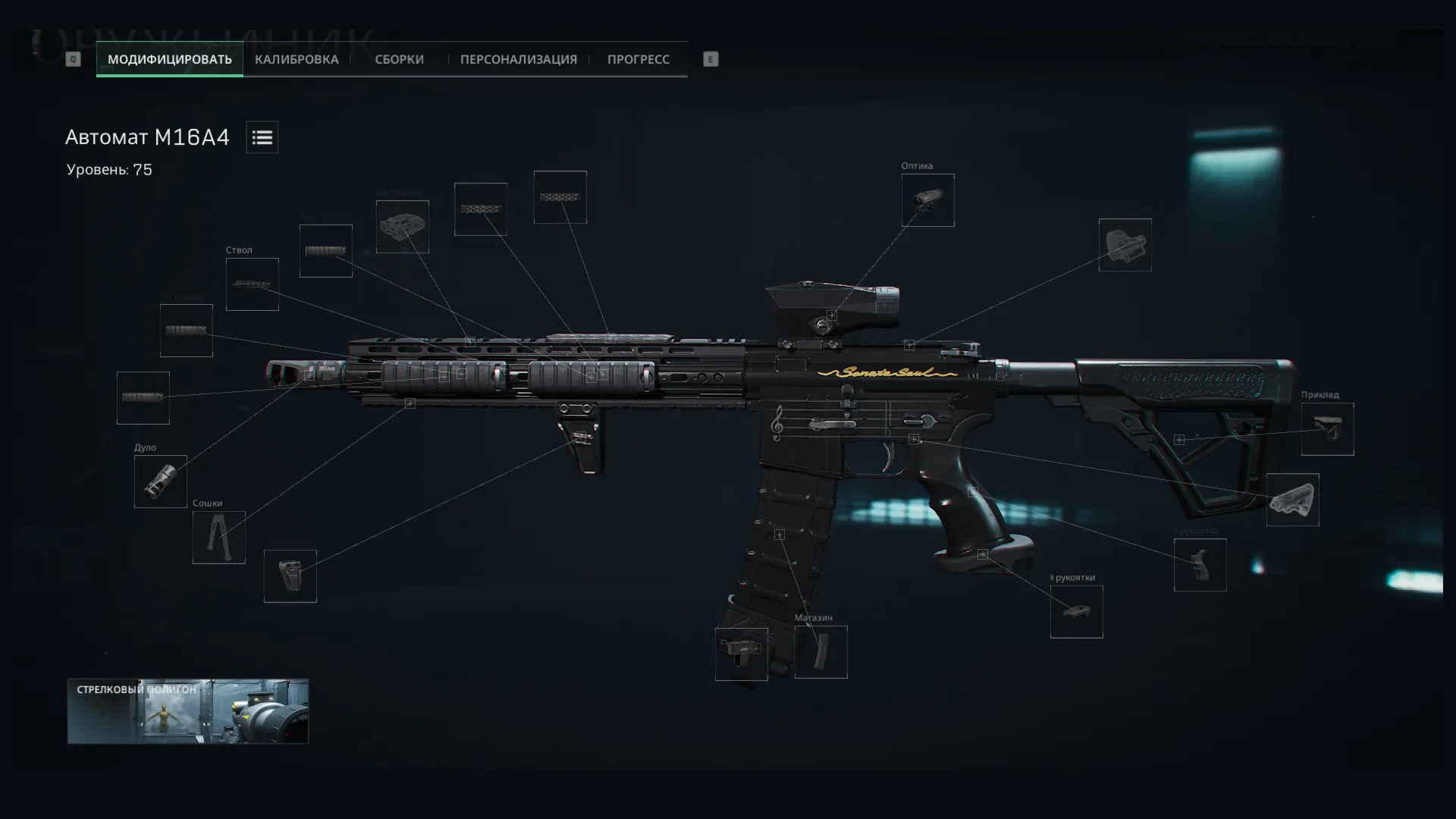
Task: Go to the Сборки tab
Action: [399, 59]
